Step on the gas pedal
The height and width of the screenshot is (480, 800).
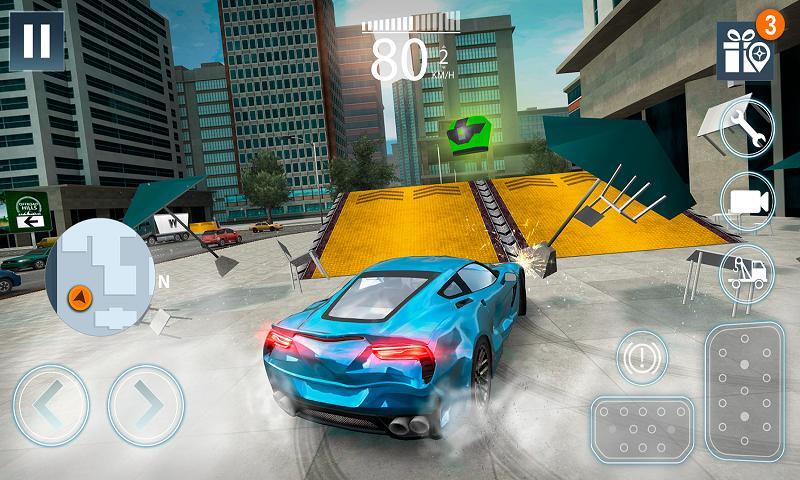(745, 390)
